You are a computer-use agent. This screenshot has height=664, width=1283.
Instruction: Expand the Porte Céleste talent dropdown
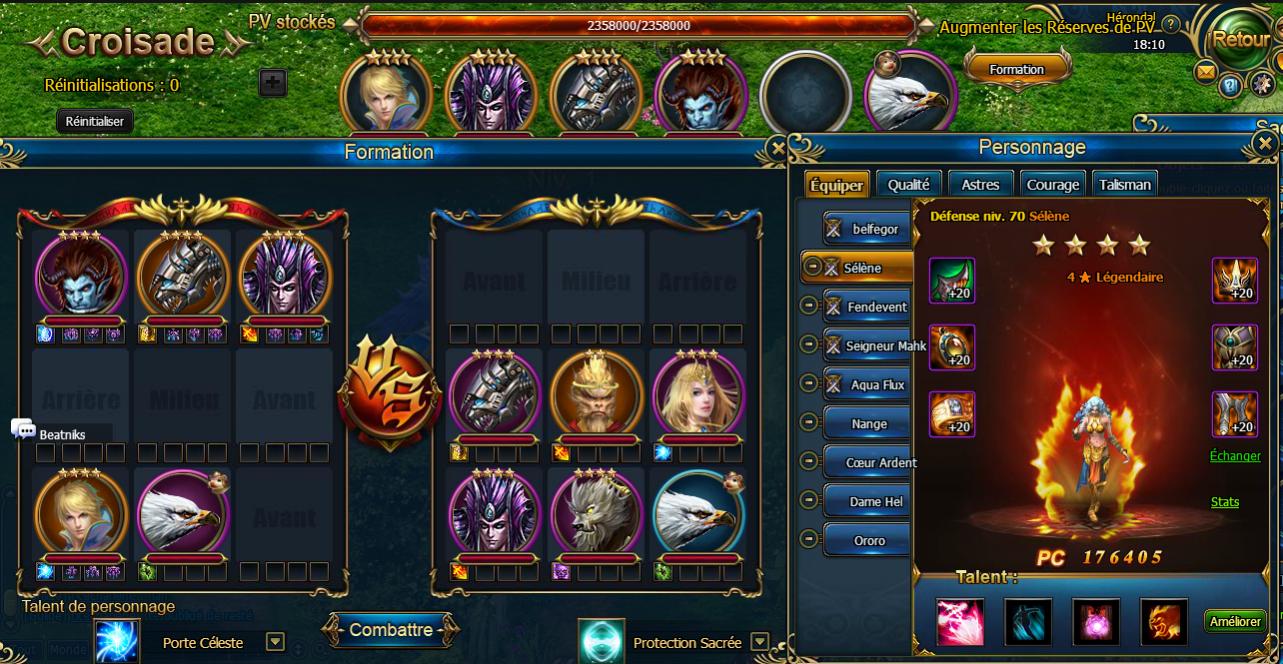(x=275, y=642)
